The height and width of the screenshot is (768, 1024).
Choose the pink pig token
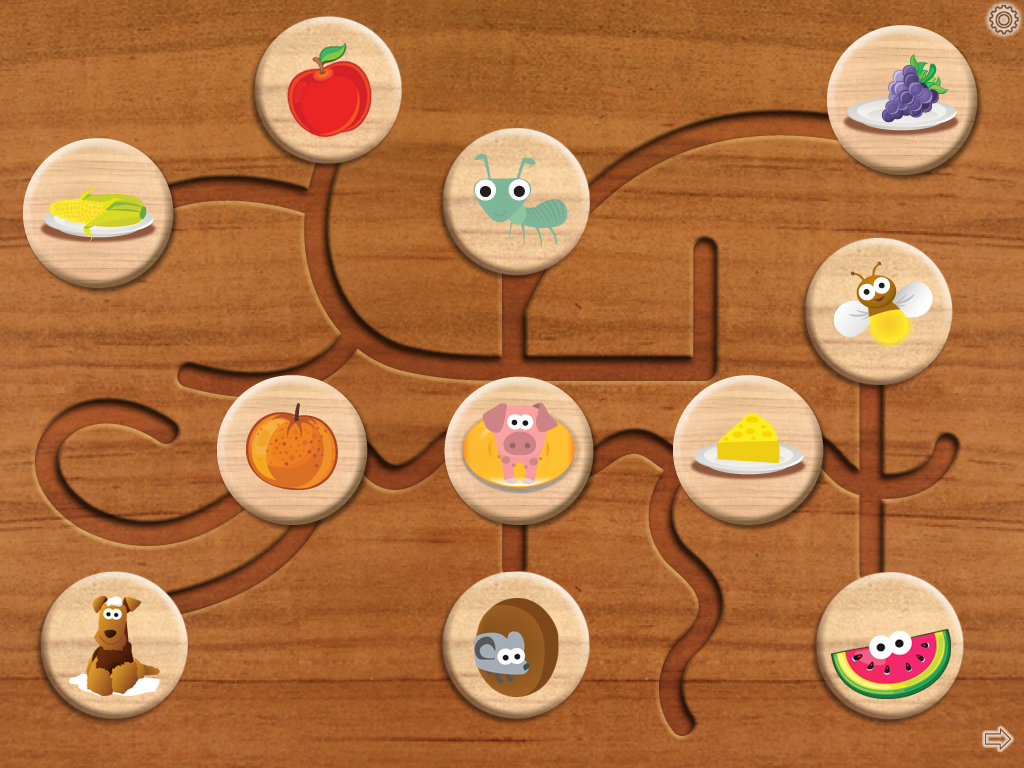519,450
